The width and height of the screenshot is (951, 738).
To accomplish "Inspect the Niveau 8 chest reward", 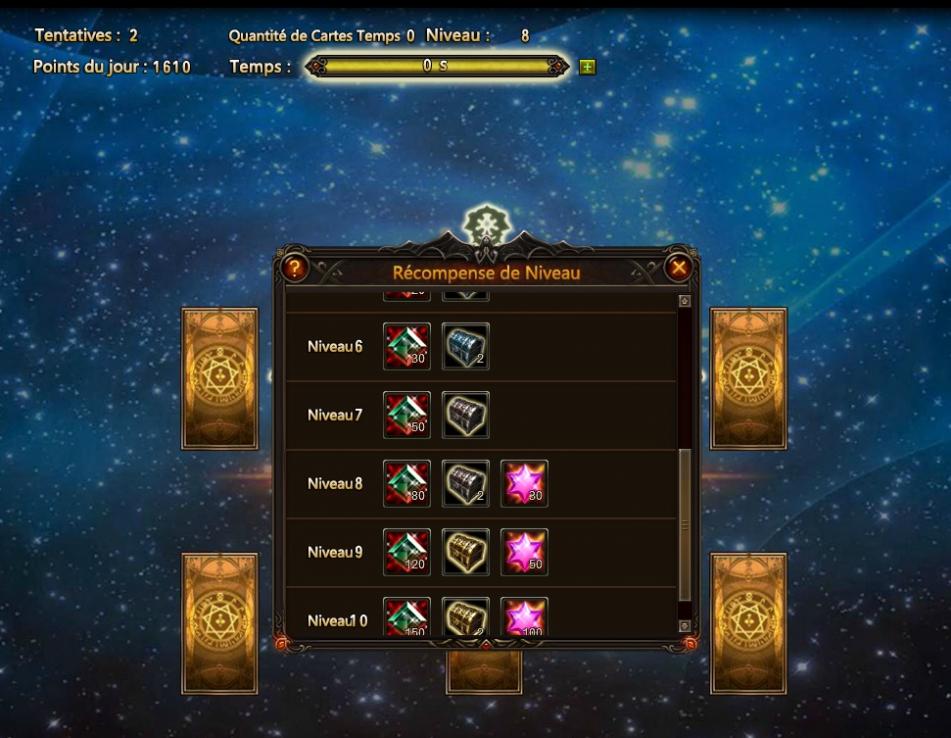I will (x=466, y=484).
